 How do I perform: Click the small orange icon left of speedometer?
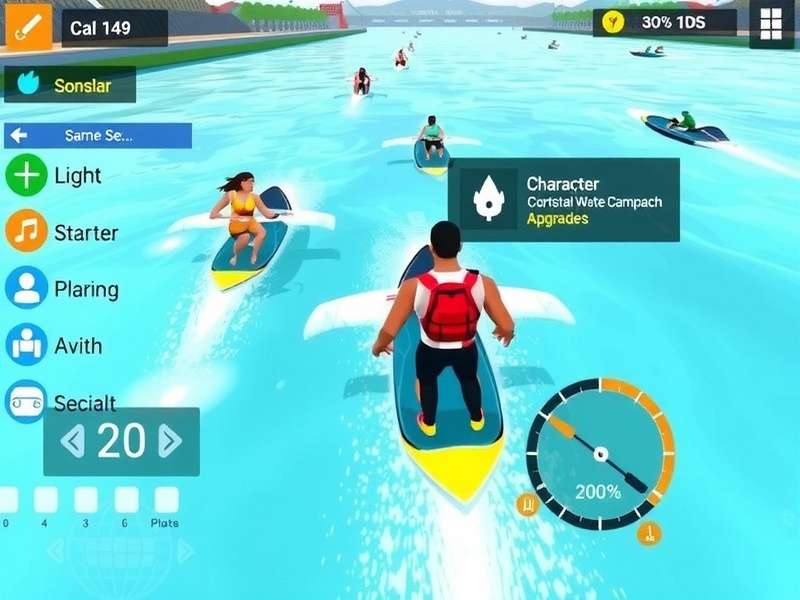(x=527, y=504)
